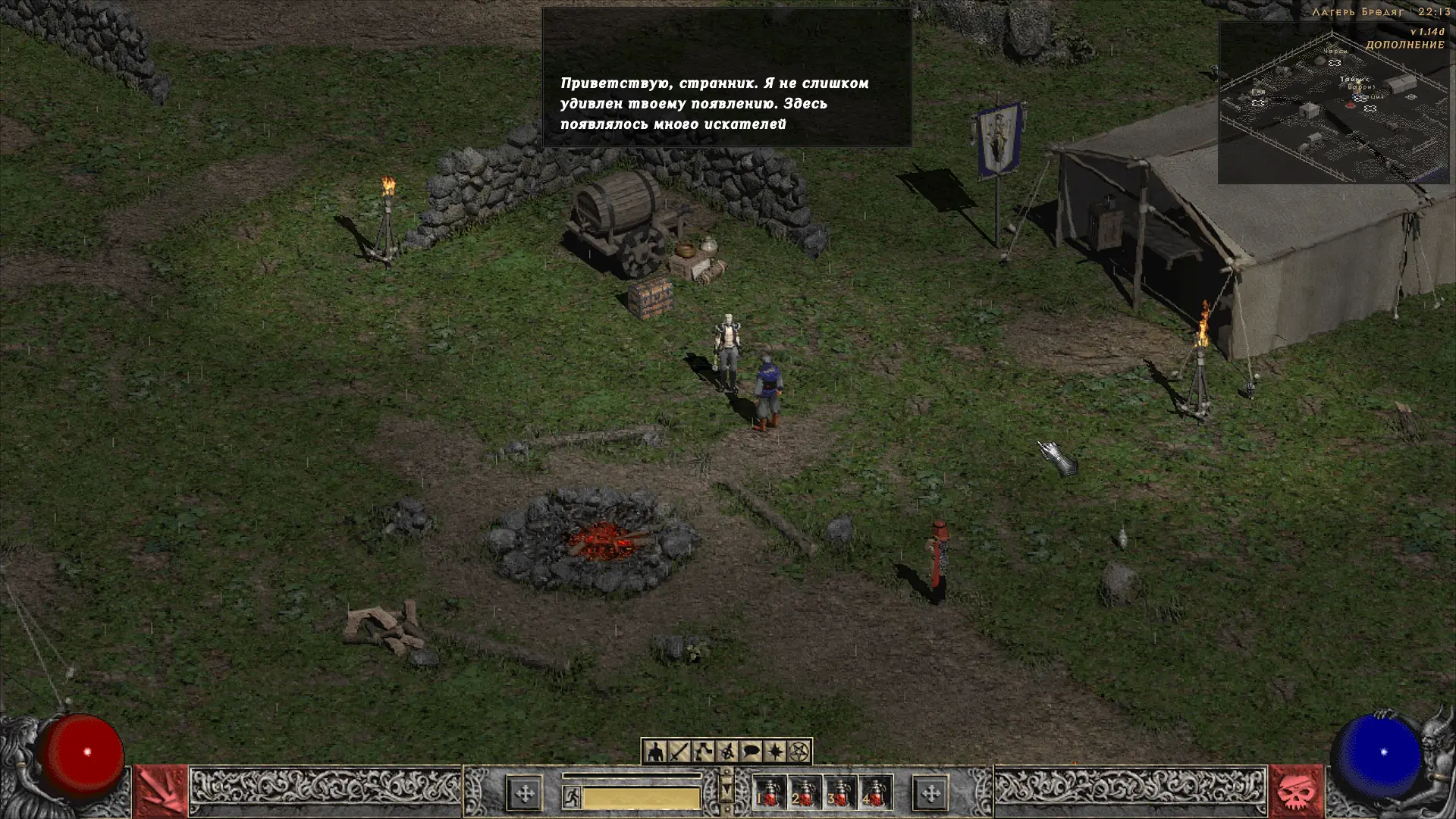1456x819 pixels.
Task: Open the party screen icon
Action: 727,752
